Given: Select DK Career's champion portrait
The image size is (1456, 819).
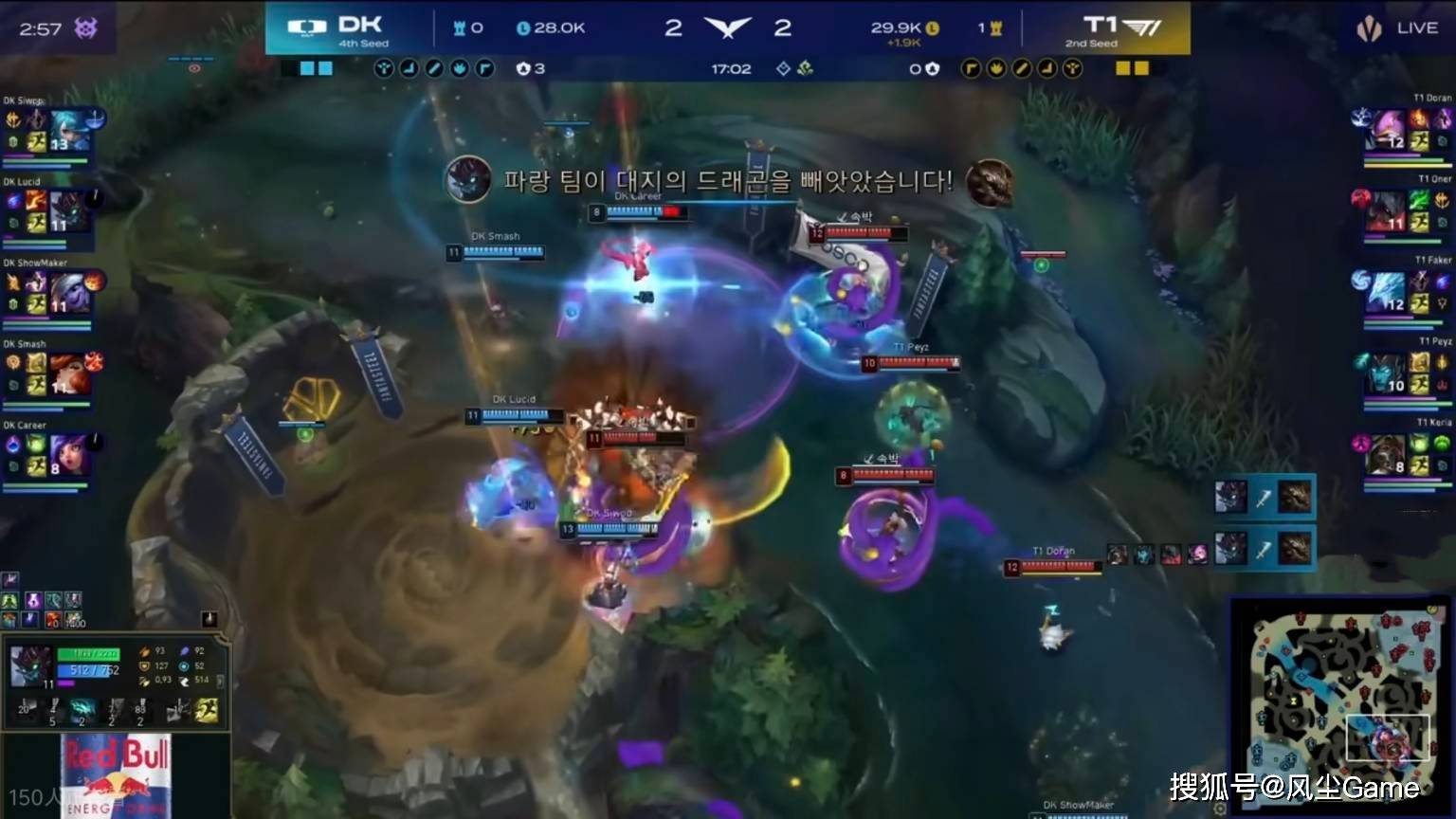Looking at the screenshot, I should (70, 455).
